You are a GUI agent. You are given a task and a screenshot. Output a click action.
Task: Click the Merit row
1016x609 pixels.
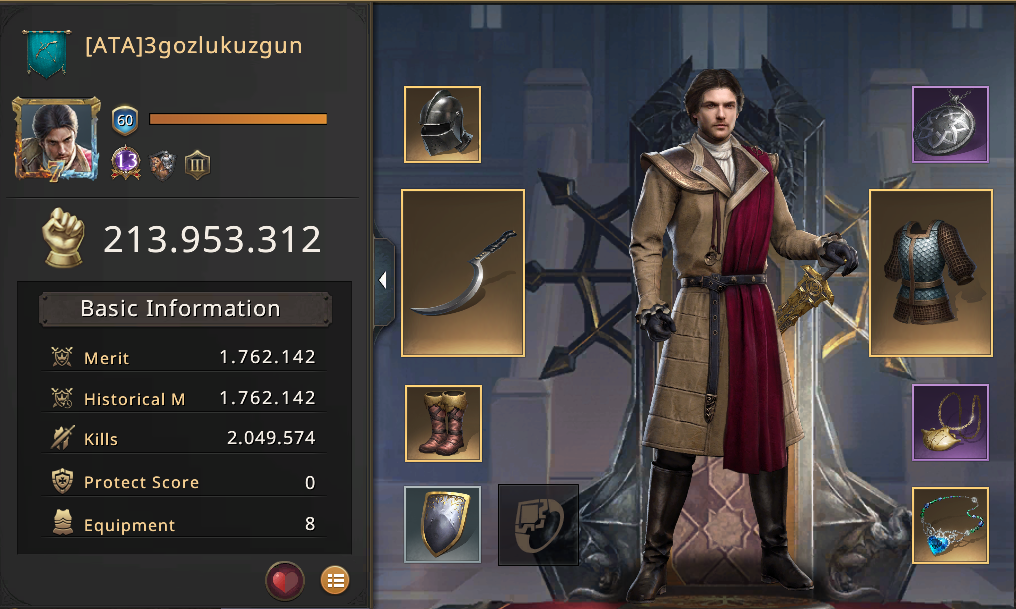point(184,357)
